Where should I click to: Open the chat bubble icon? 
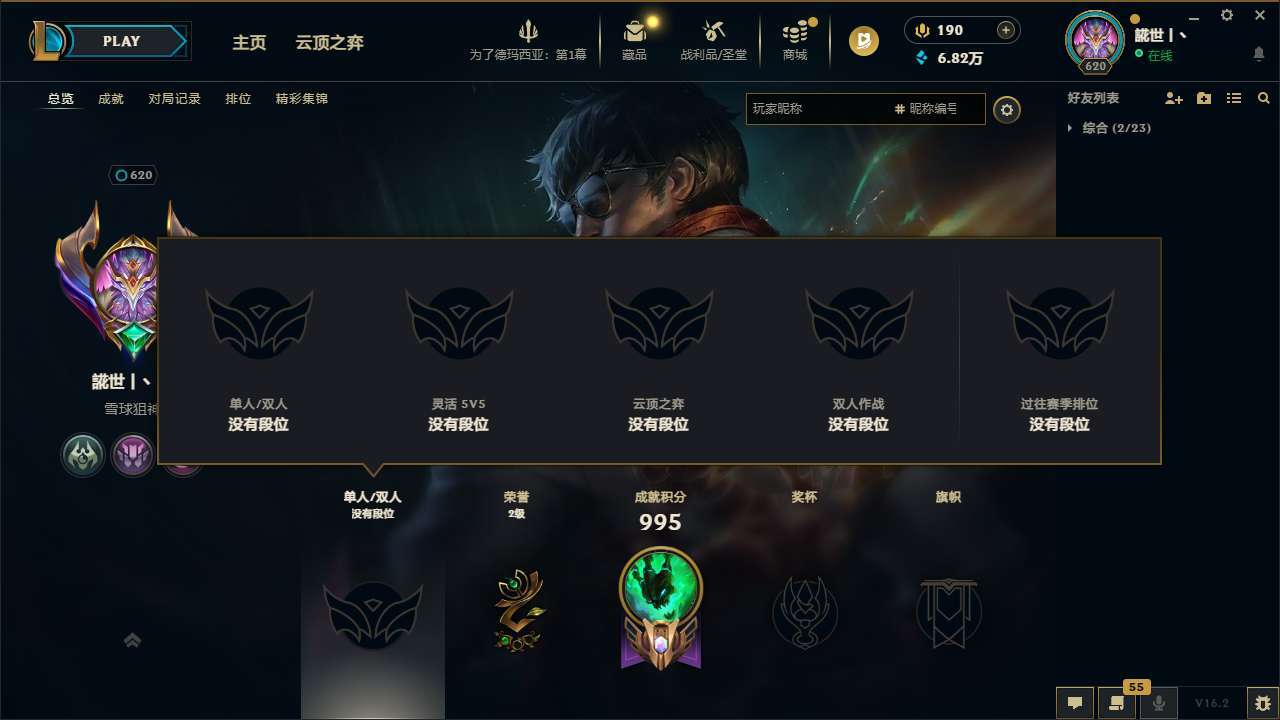coord(1074,703)
